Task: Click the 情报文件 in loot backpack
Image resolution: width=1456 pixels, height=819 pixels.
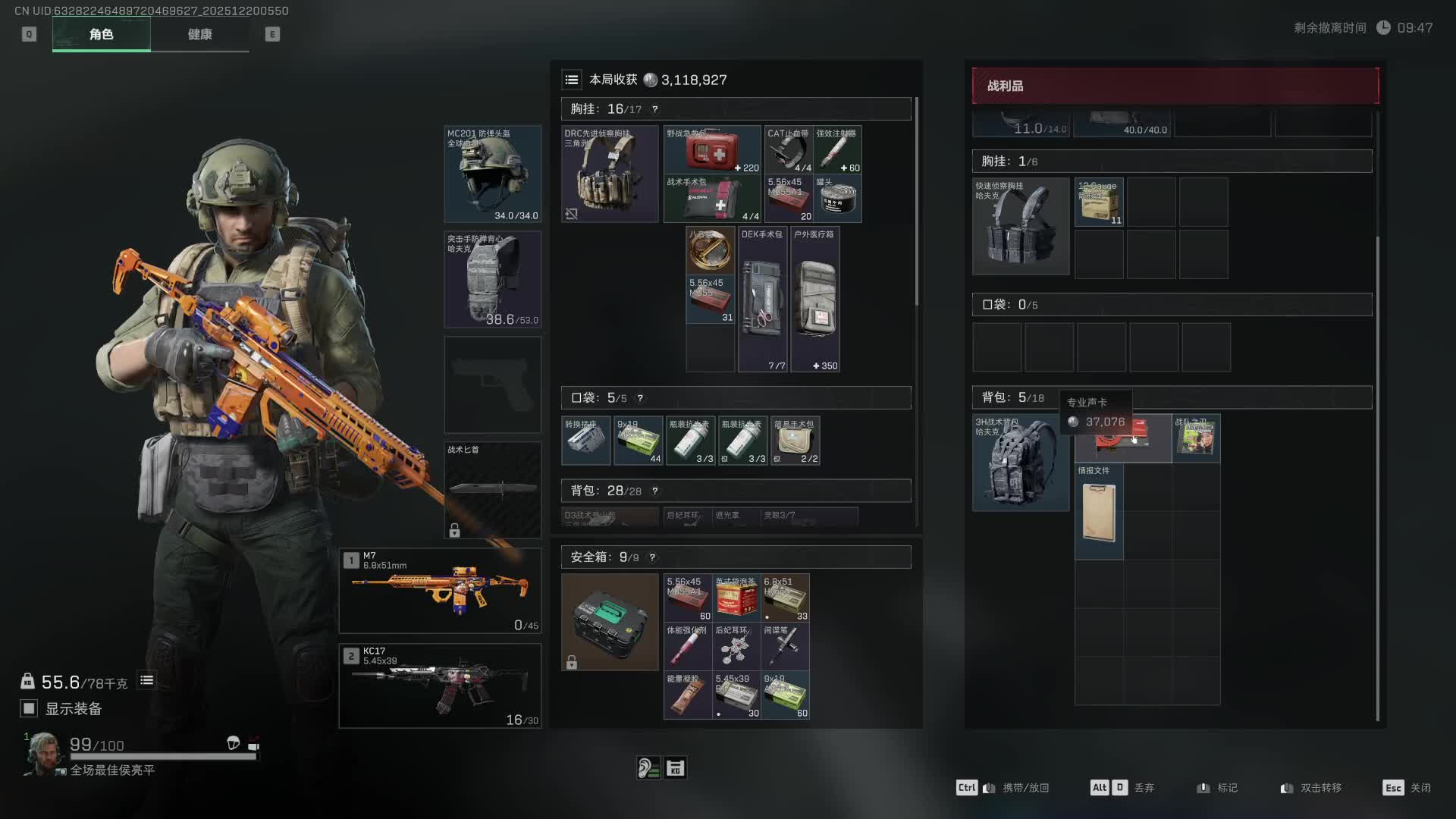Action: pos(1099,512)
